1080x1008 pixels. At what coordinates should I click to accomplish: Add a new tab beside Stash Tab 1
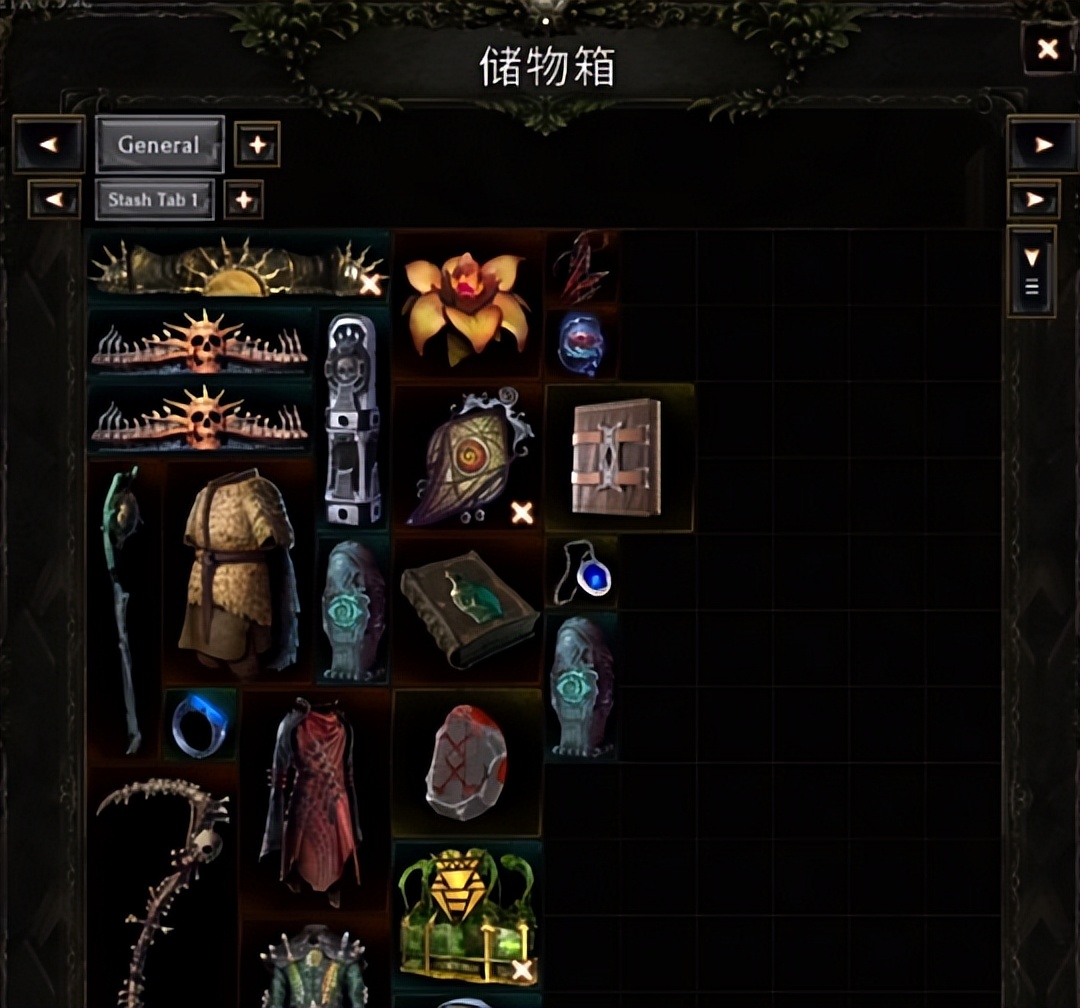[x=243, y=199]
